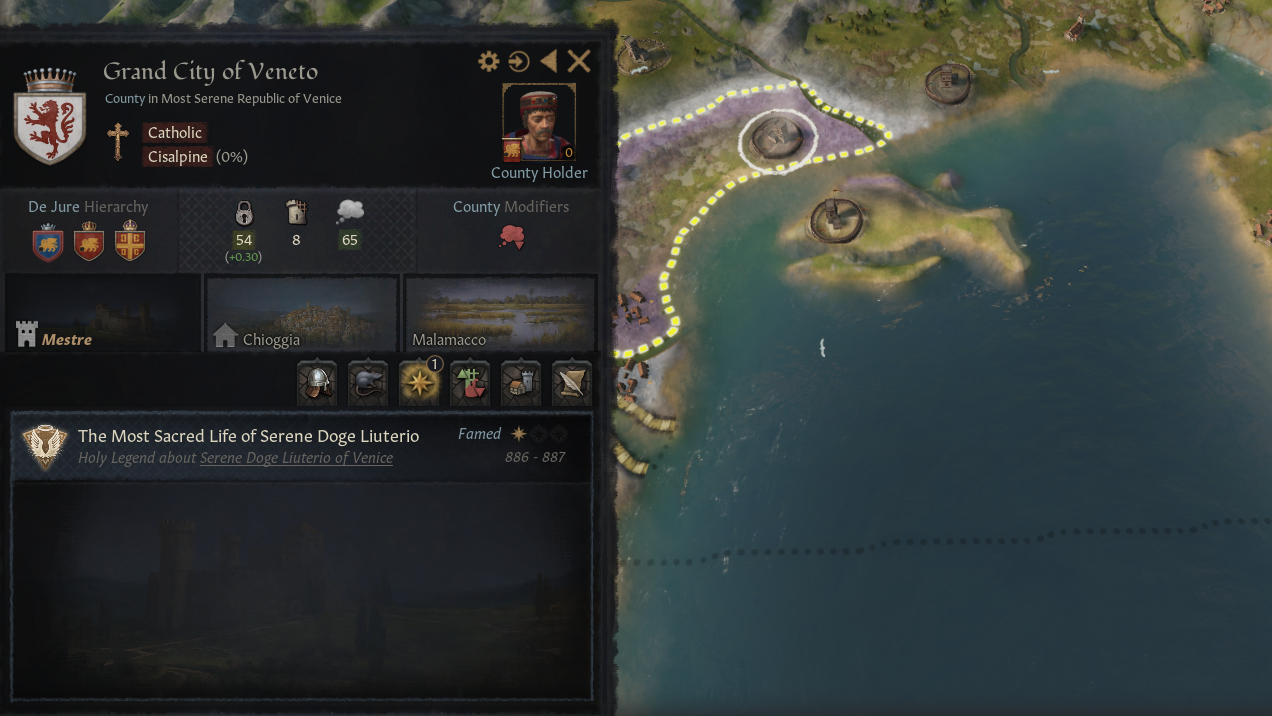Select the Malamacco holding
The image size is (1272, 716).
[x=500, y=314]
